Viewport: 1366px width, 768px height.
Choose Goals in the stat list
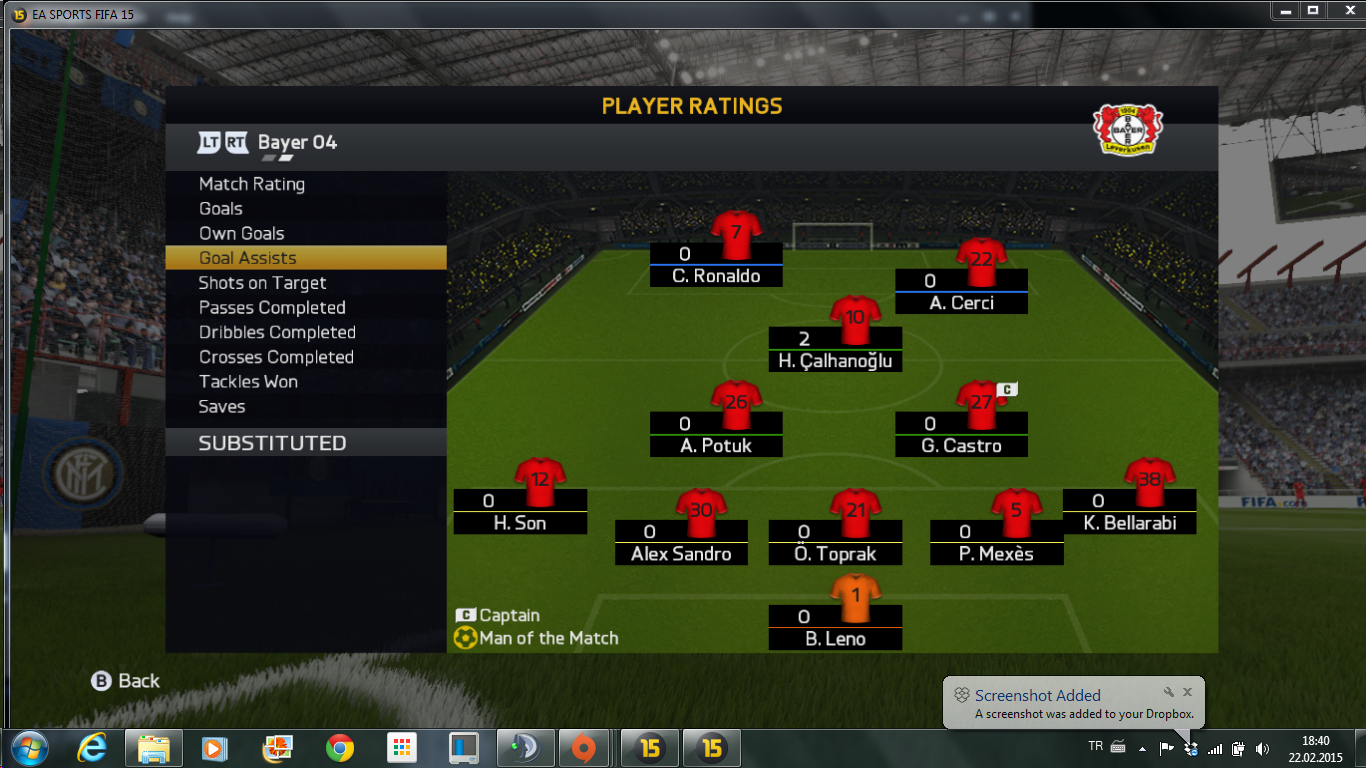[221, 209]
